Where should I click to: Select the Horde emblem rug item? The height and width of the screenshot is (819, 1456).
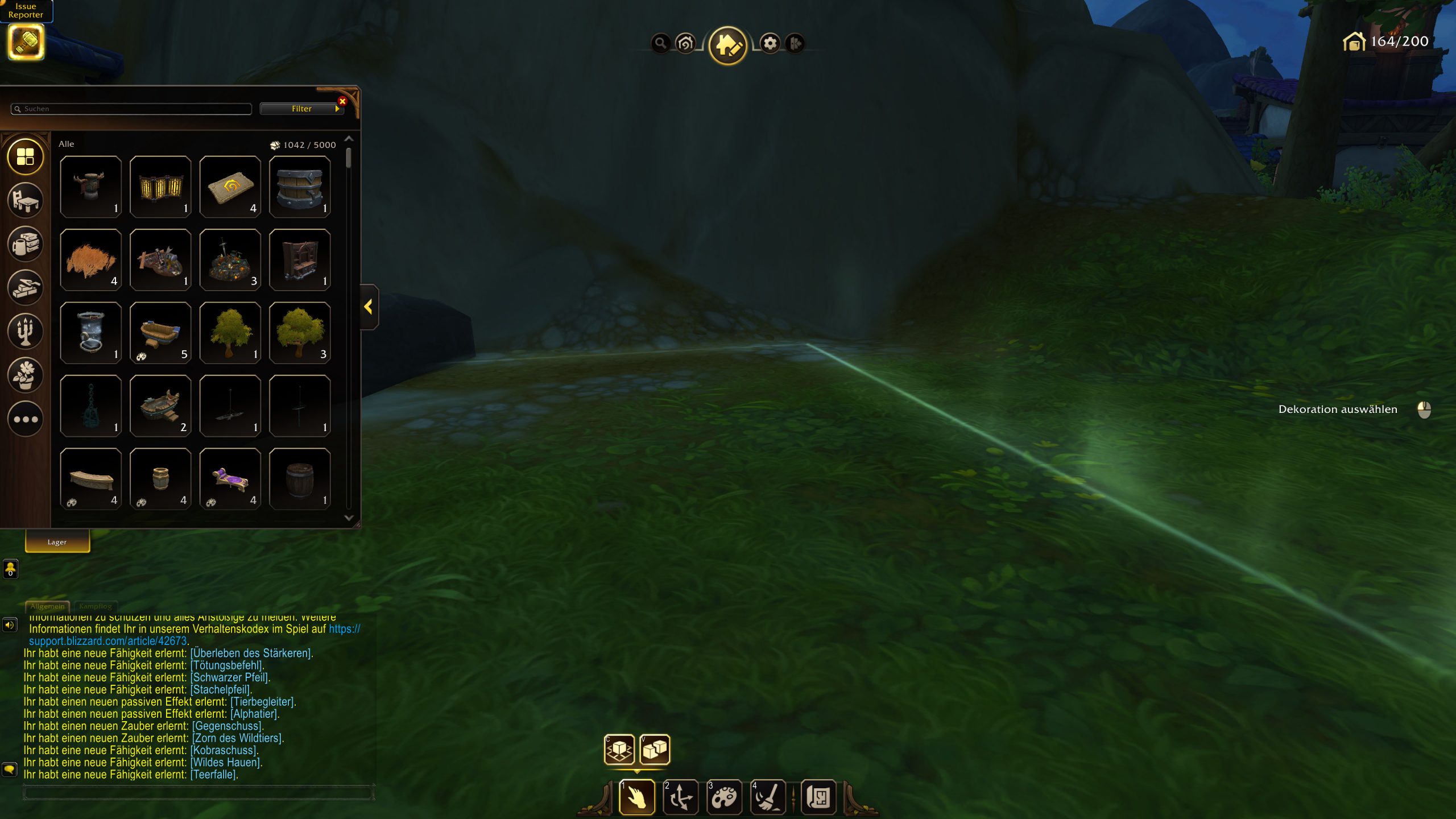(x=230, y=187)
